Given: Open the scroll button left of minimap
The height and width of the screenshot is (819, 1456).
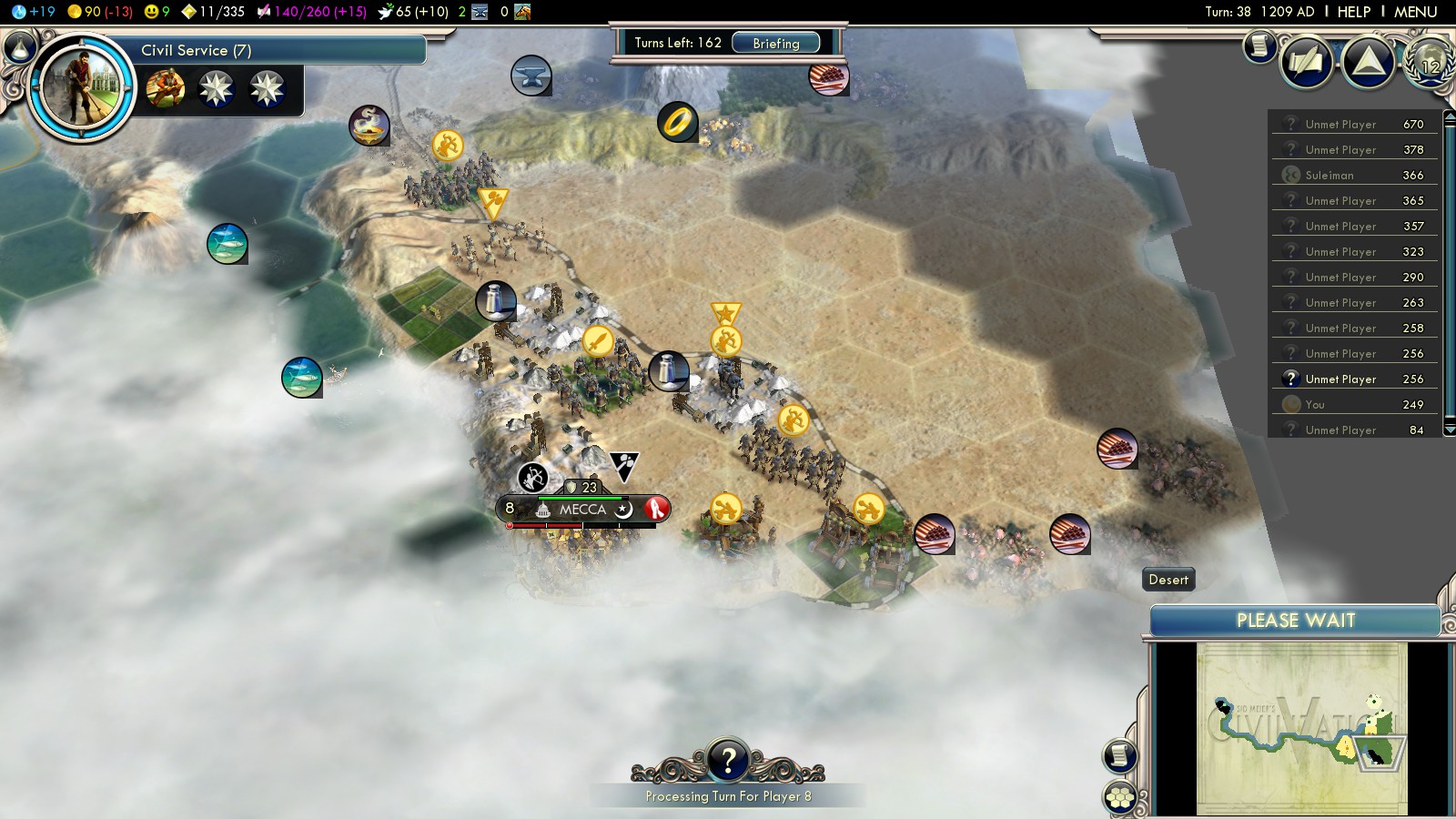Looking at the screenshot, I should point(1119,755).
